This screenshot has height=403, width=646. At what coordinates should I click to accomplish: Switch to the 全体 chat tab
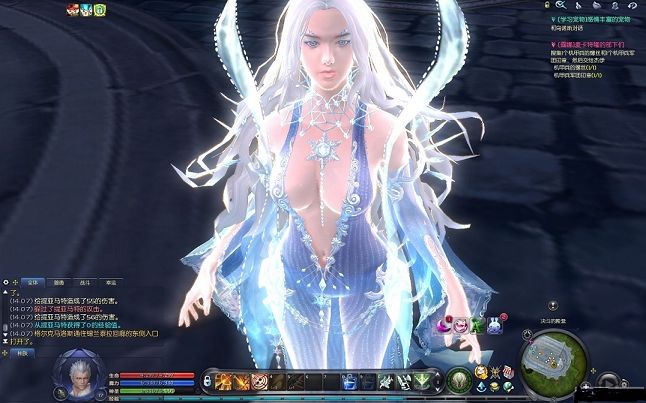point(31,283)
